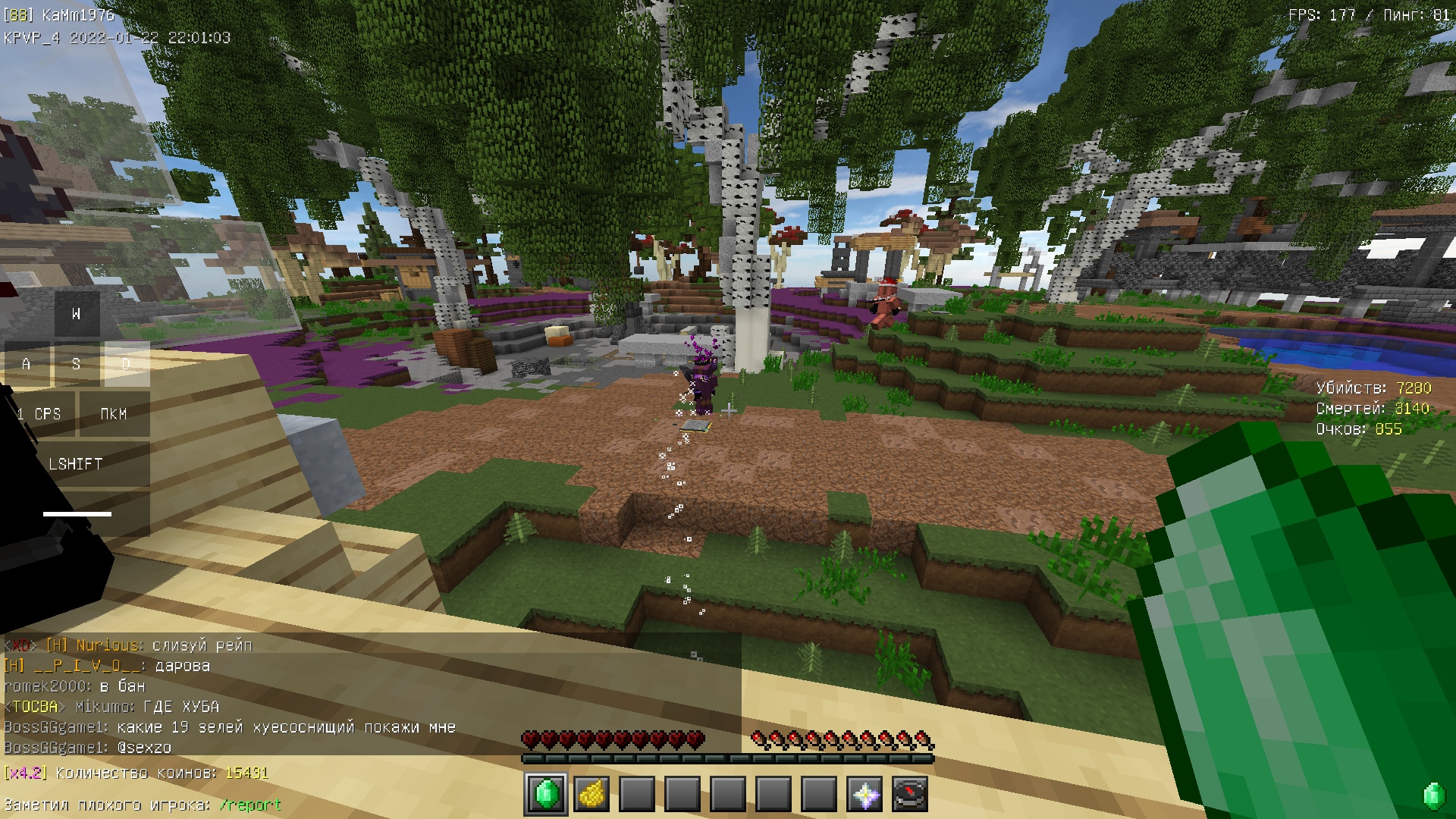The image size is (1456, 819).
Task: Click the green /report command in chat
Action: pos(250,805)
